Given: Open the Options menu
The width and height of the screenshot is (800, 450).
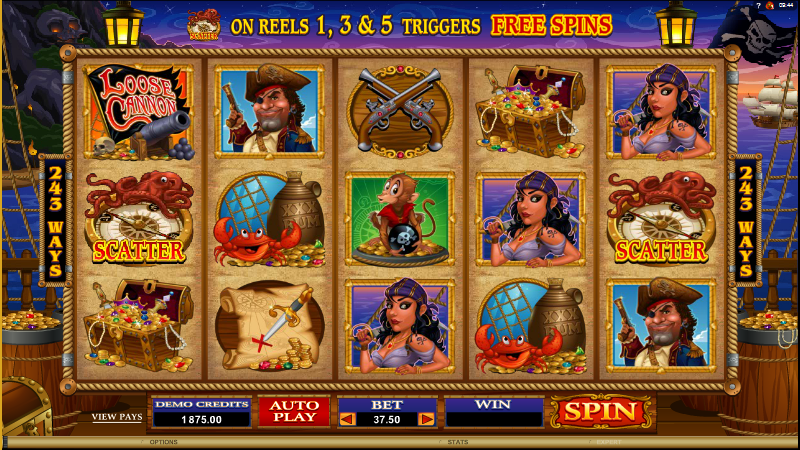Looking at the screenshot, I should click(163, 441).
